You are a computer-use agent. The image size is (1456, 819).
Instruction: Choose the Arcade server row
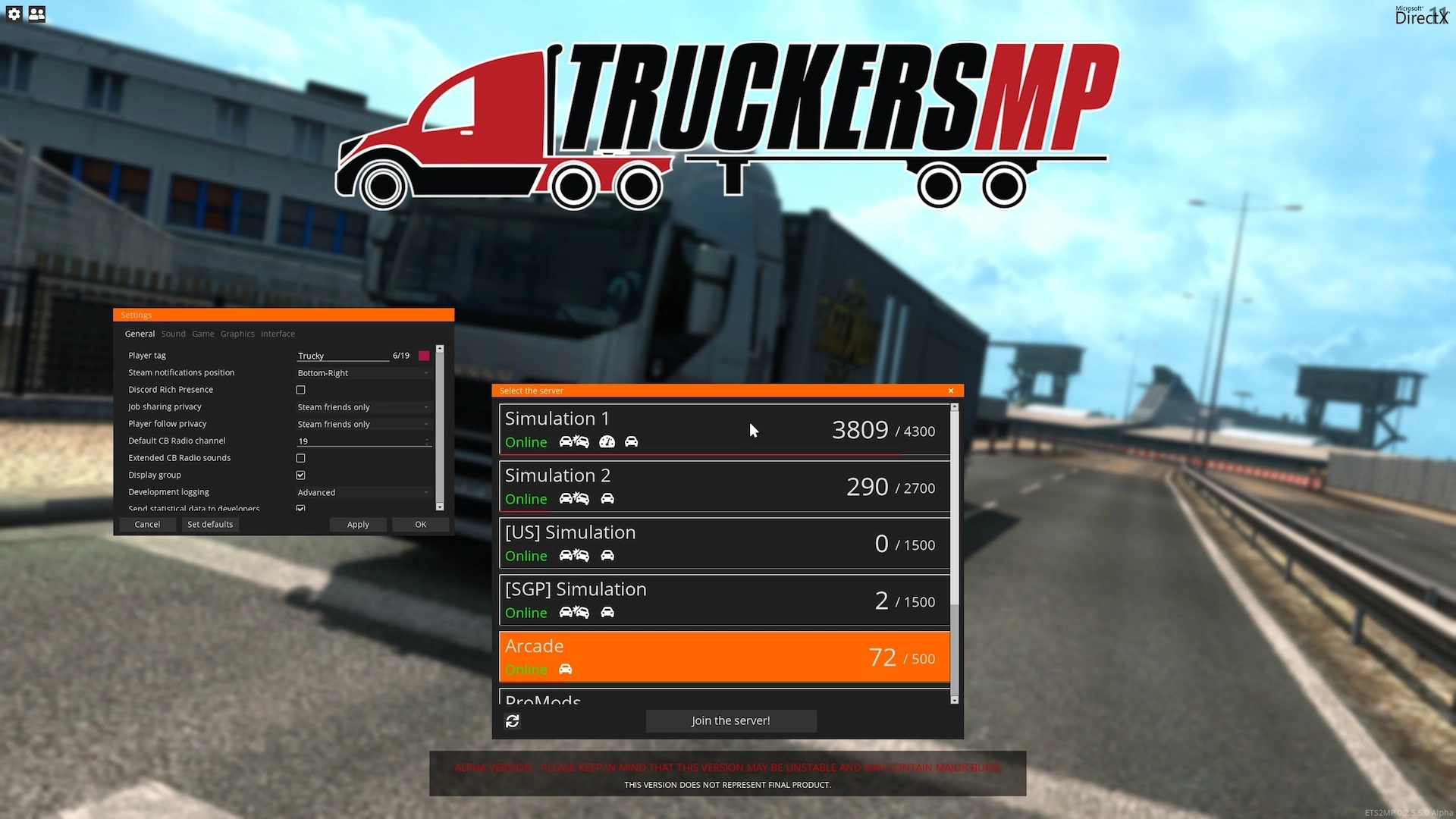[724, 657]
